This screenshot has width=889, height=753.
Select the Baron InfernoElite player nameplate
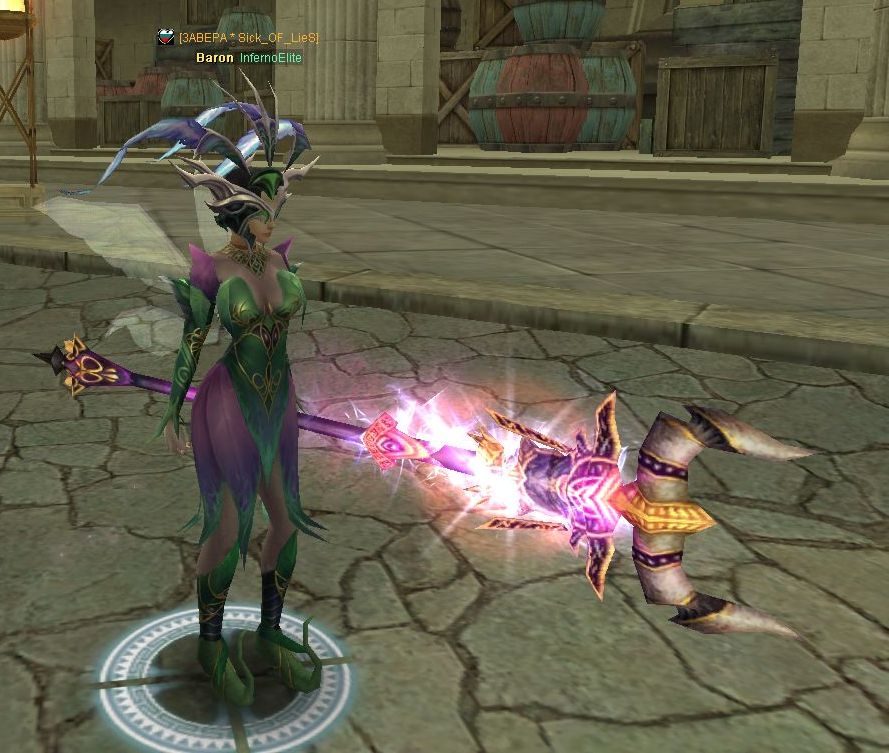pos(248,58)
